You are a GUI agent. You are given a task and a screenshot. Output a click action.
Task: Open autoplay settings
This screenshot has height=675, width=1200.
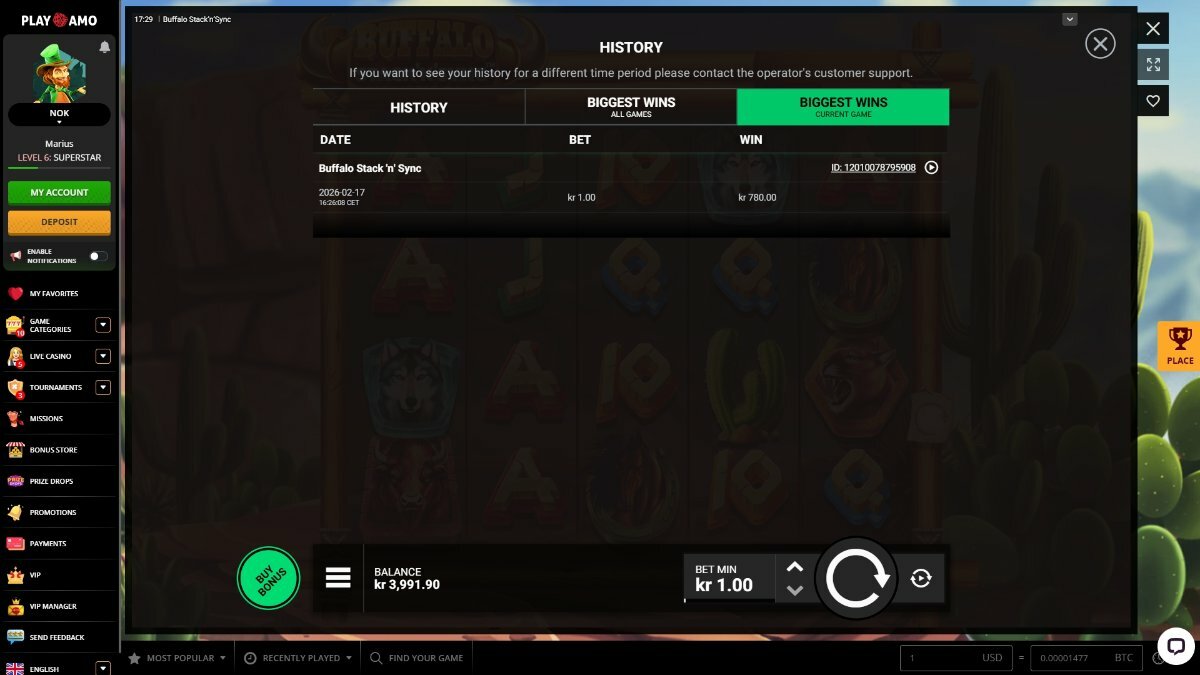(921, 578)
